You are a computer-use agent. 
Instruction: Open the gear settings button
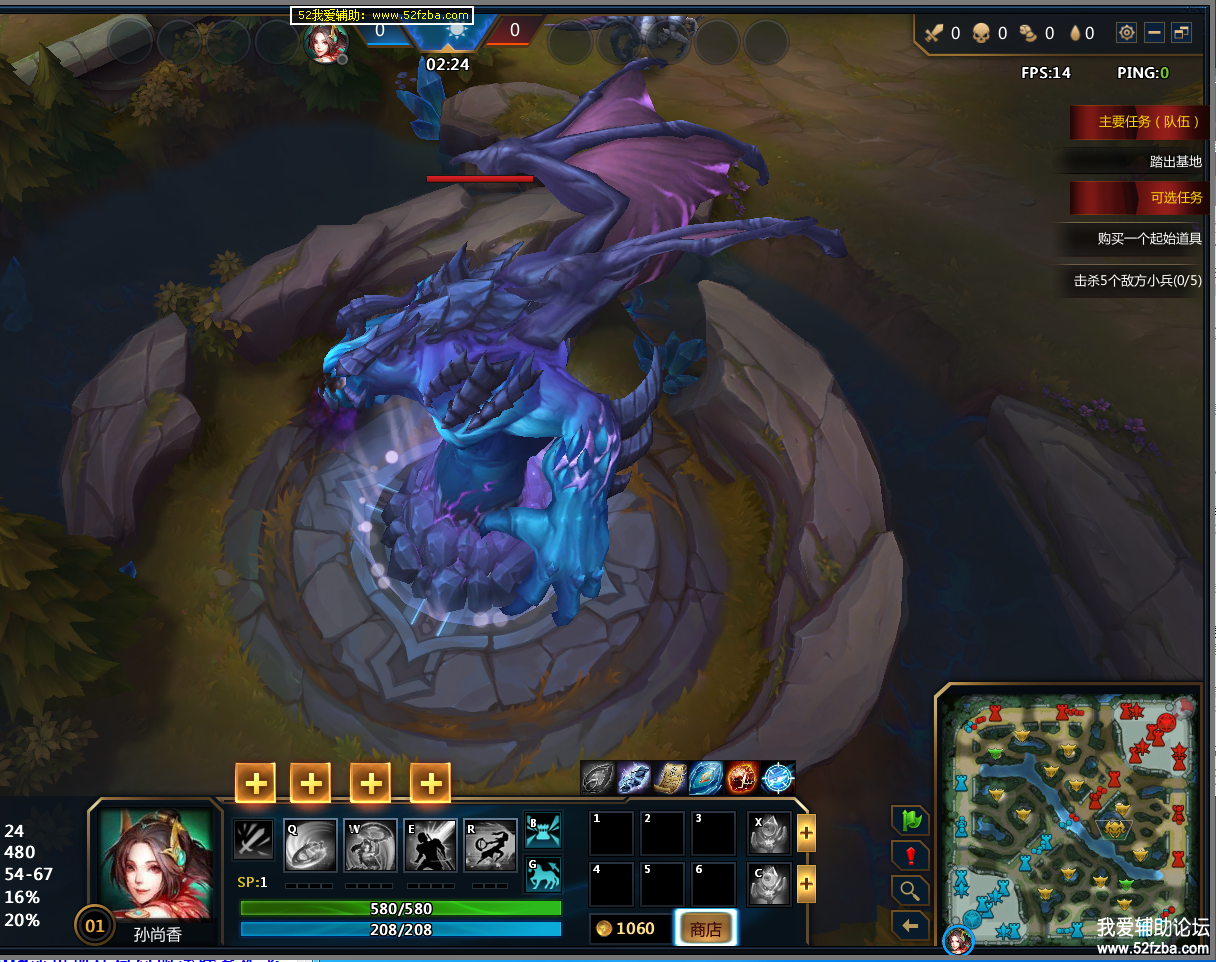tap(1127, 33)
